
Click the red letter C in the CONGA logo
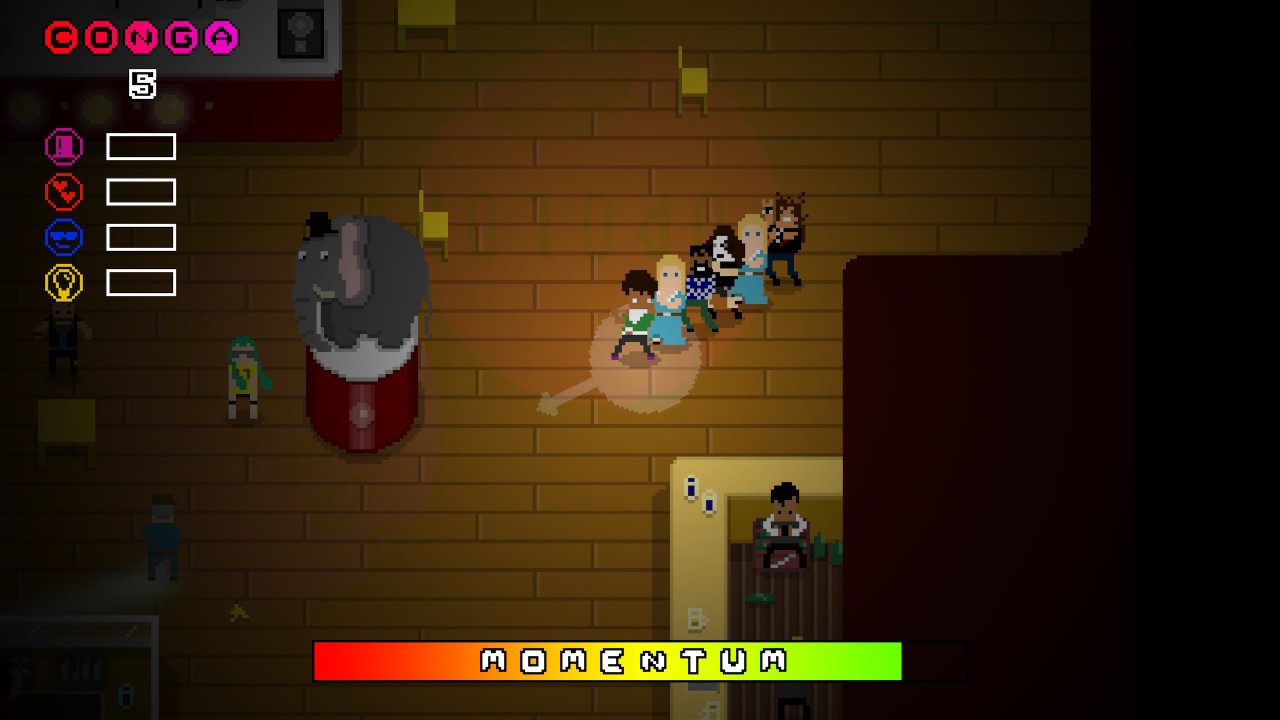(x=60, y=37)
